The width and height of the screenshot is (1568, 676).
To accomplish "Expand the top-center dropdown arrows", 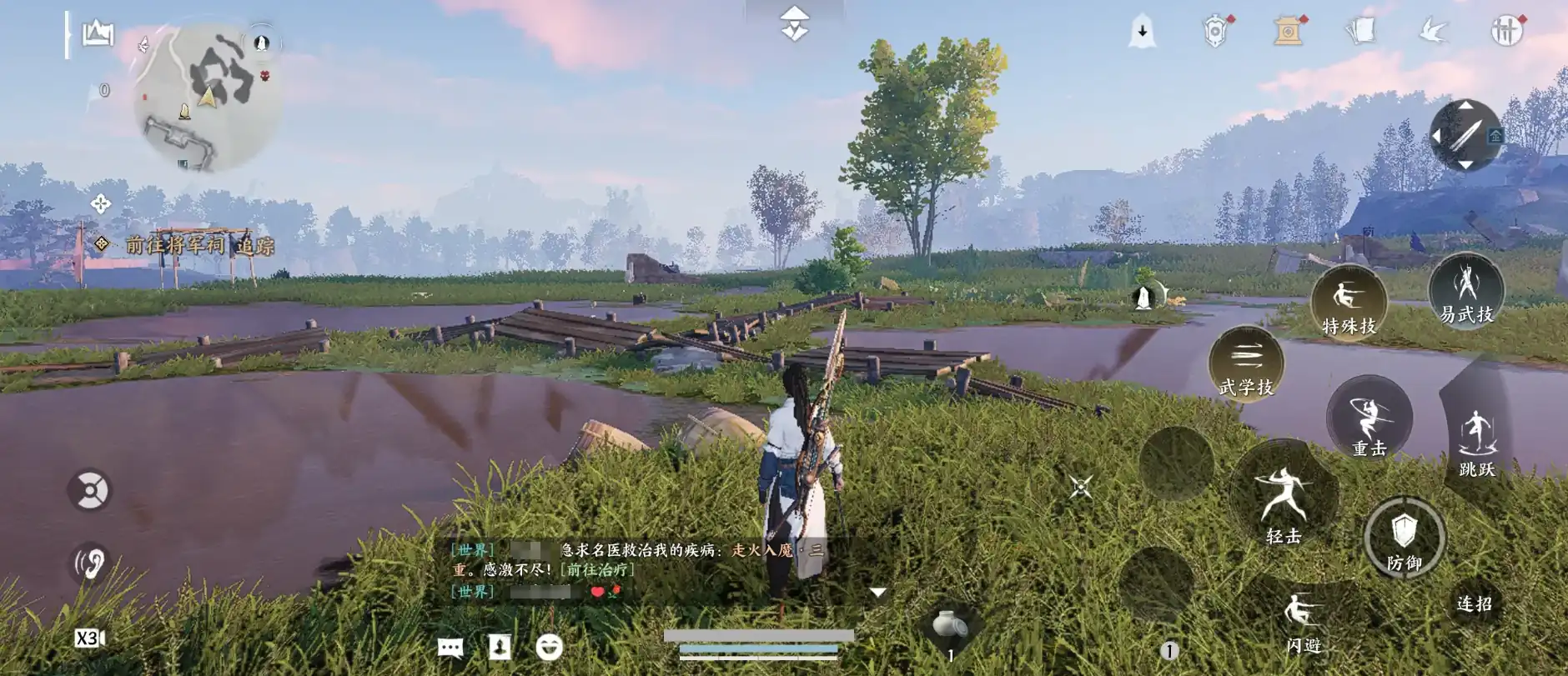I will tap(795, 23).
